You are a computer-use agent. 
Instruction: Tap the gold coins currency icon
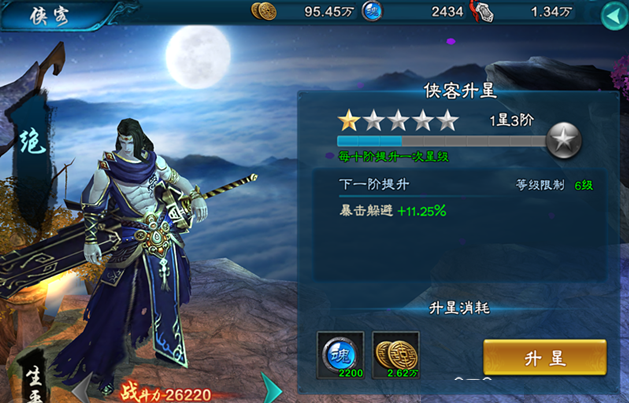264,12
